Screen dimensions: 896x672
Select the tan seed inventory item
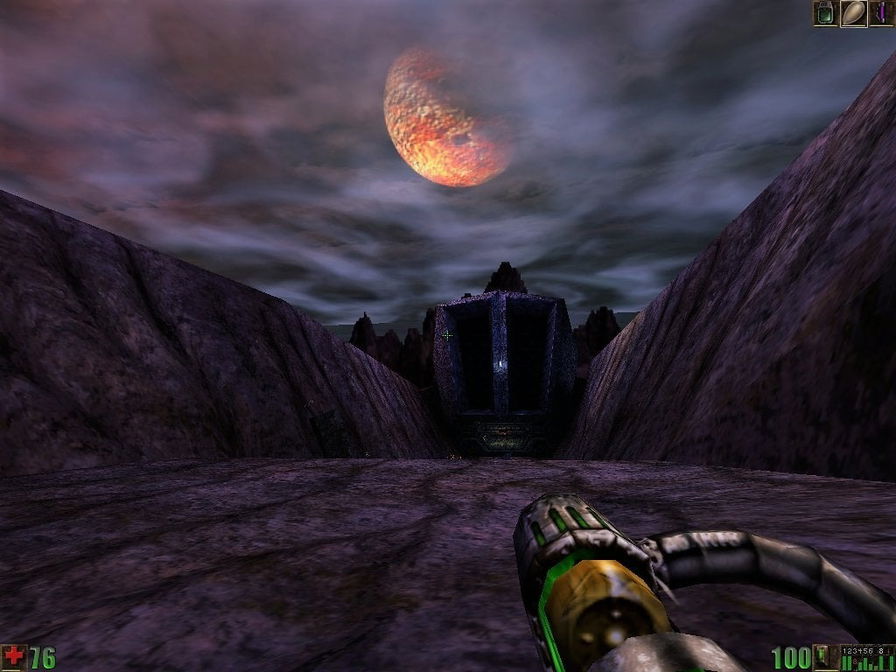854,14
